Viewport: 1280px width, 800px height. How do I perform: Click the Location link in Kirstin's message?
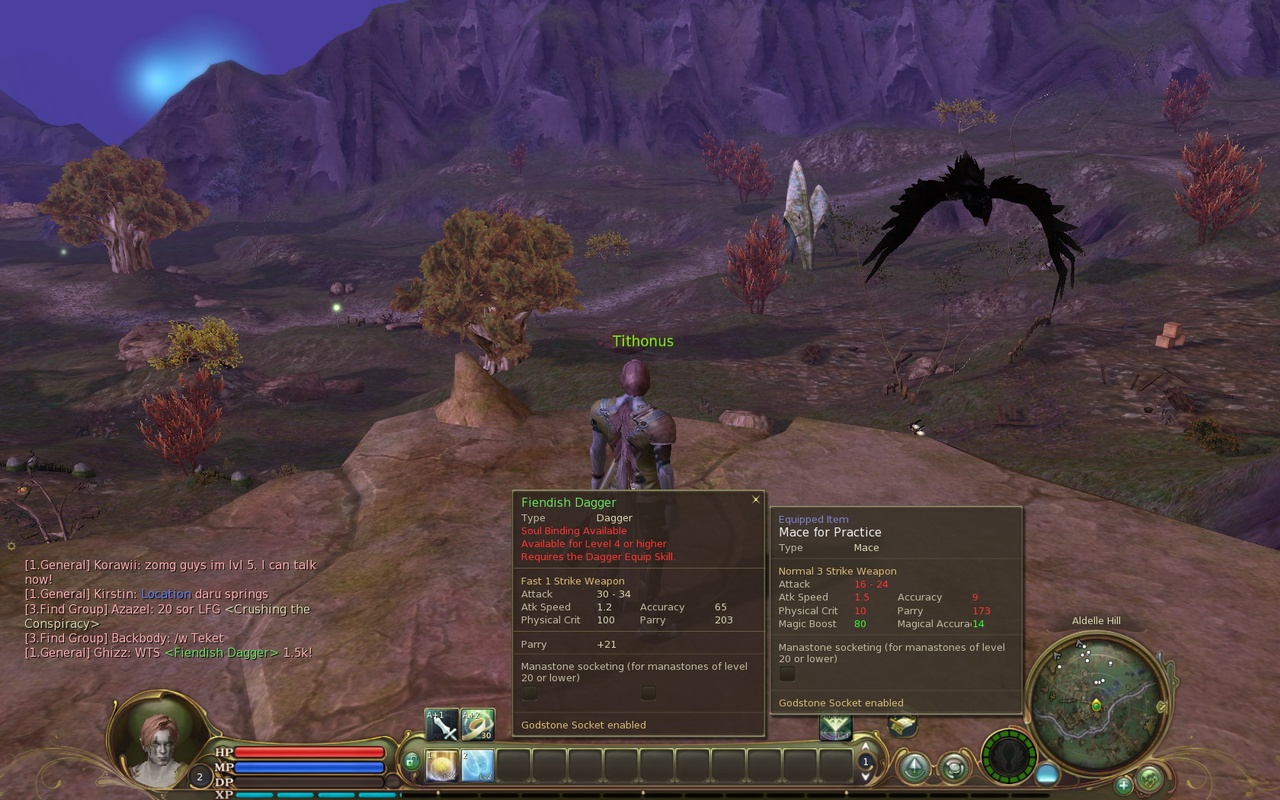click(x=166, y=594)
